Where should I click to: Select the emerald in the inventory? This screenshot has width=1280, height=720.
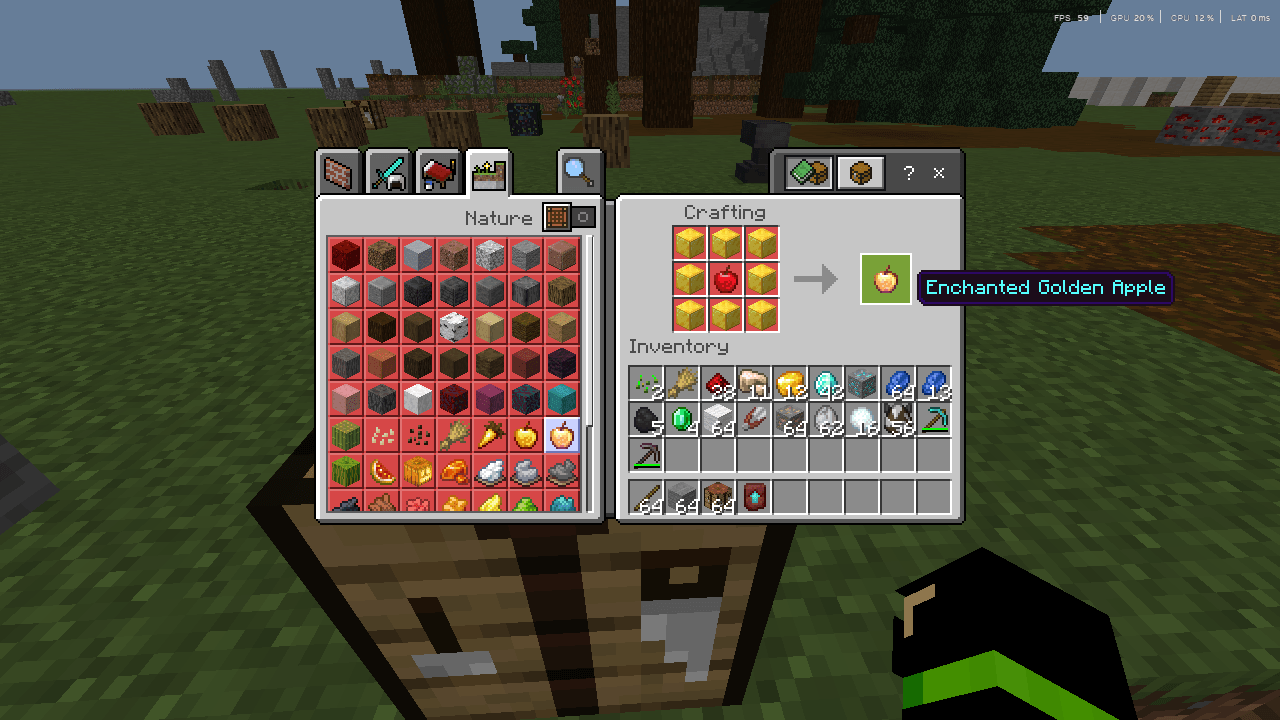682,420
